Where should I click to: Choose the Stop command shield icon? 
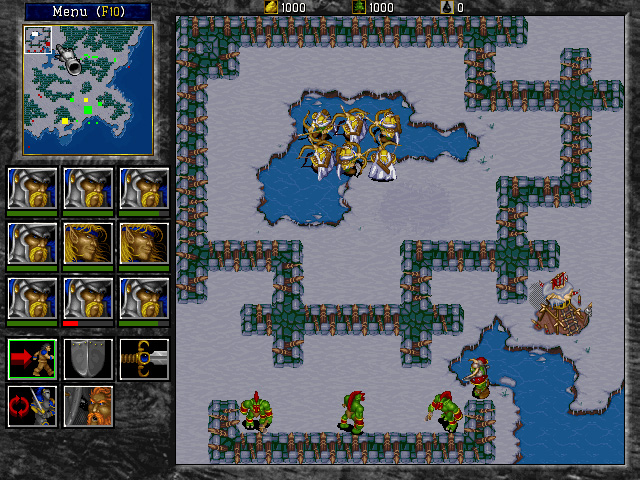88,359
